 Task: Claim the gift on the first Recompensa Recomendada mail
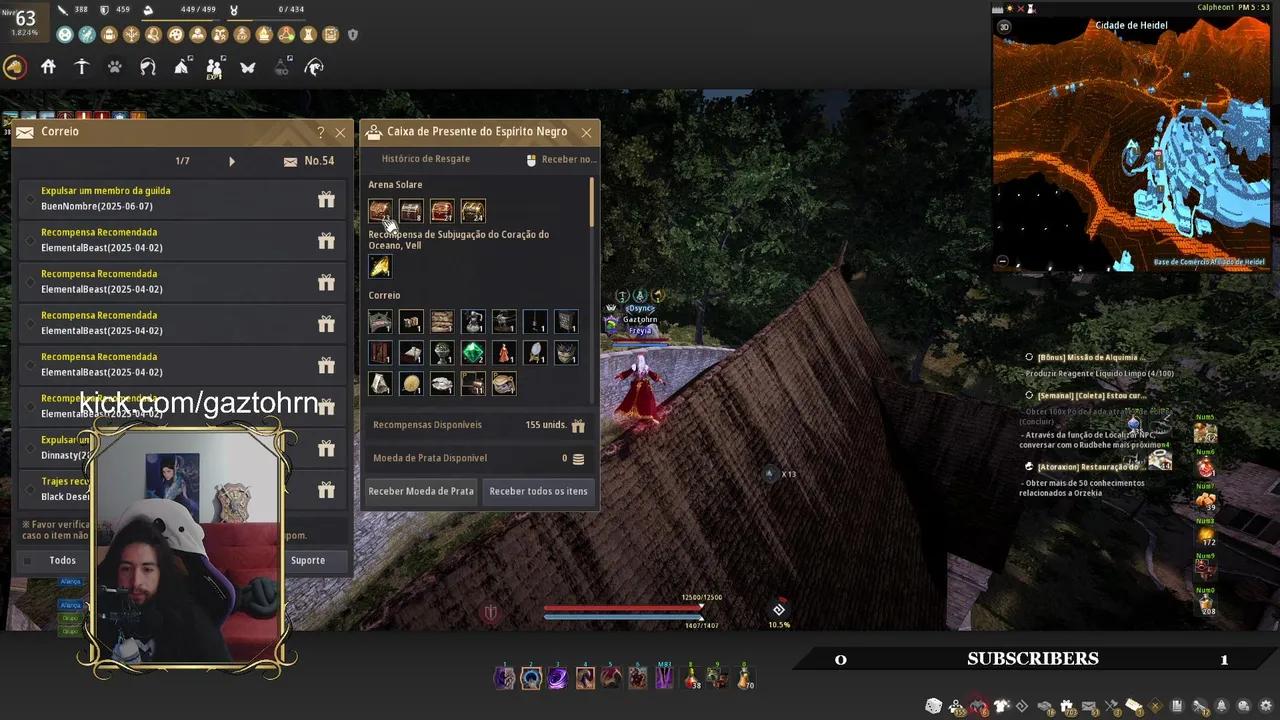pos(326,239)
